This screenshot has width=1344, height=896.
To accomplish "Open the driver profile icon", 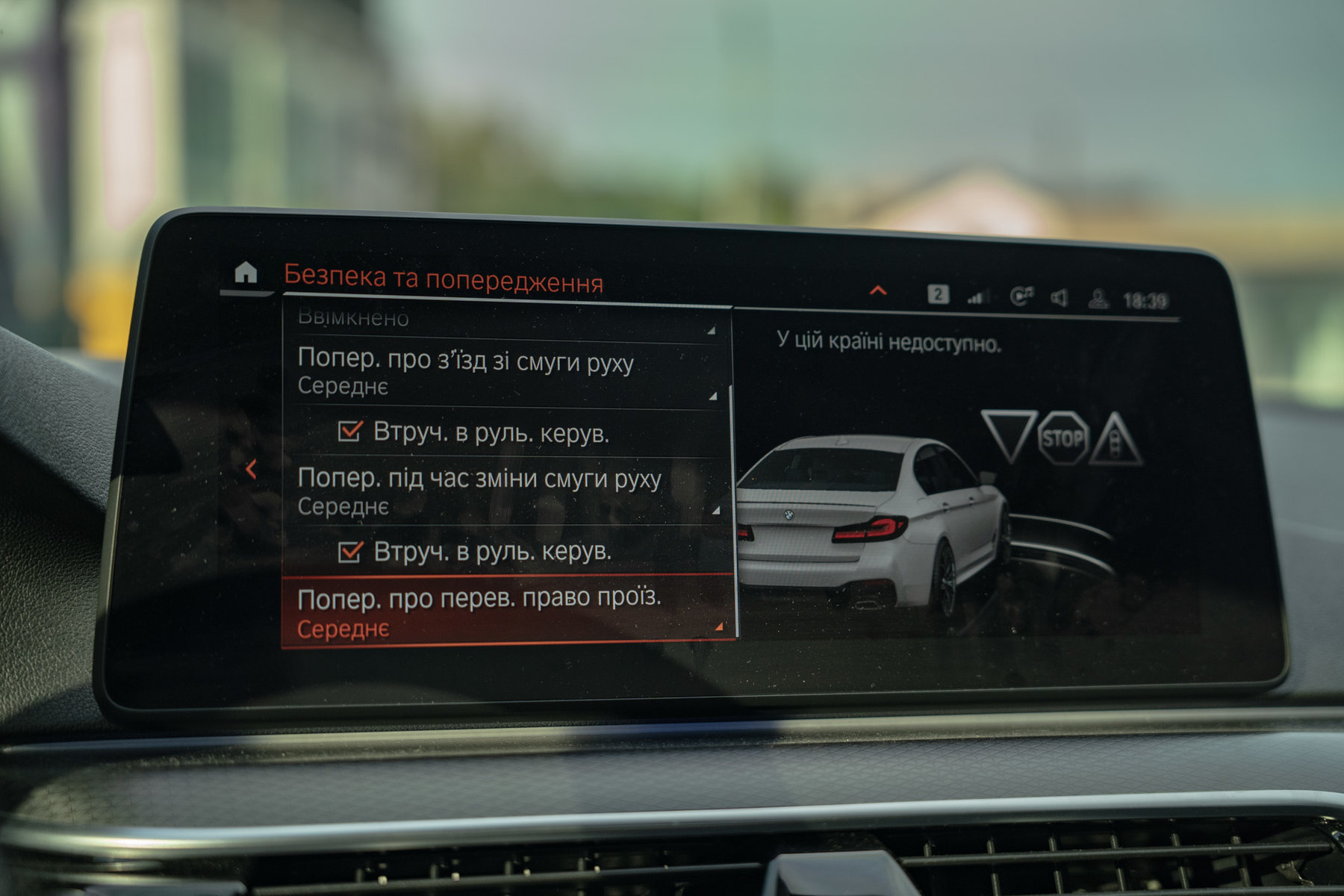I will coord(1098,299).
